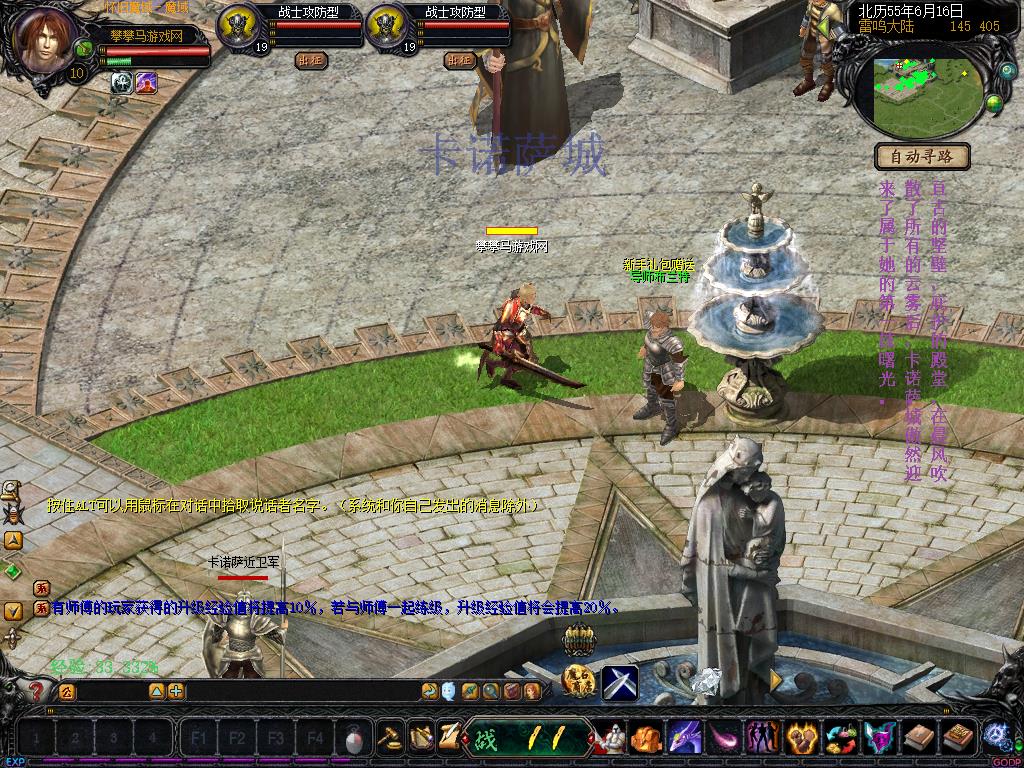Click the player character portrait
This screenshot has height=768, width=1024.
(43, 42)
